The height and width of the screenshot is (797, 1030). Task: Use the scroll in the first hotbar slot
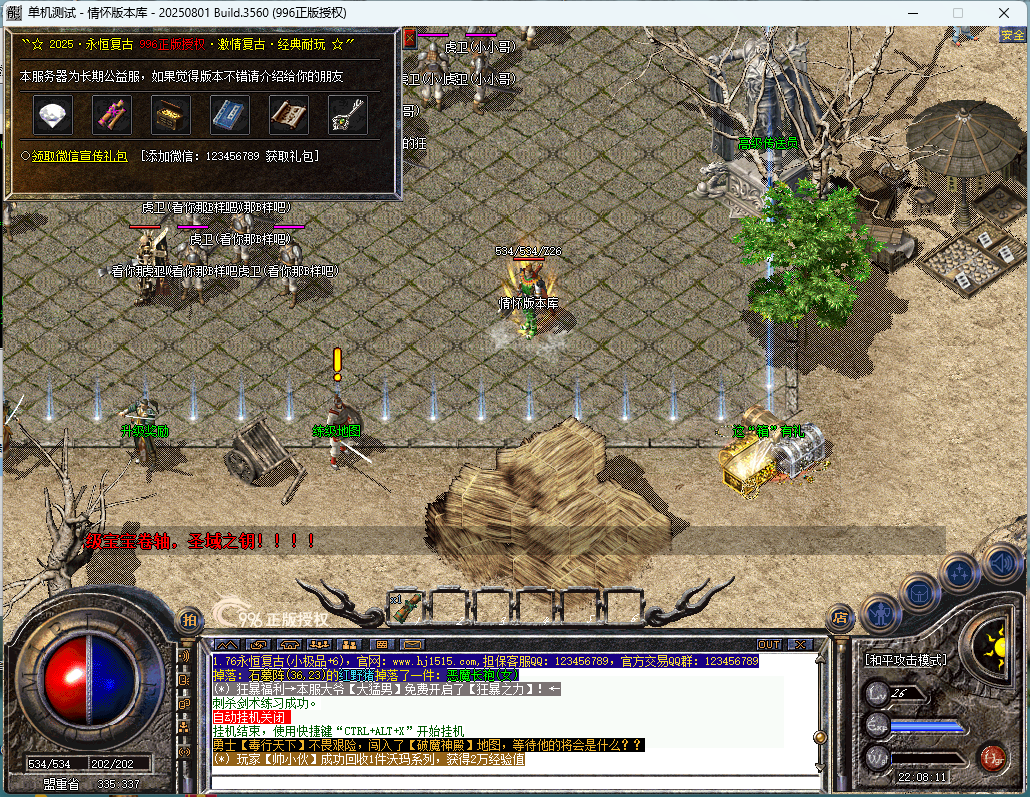(x=406, y=606)
